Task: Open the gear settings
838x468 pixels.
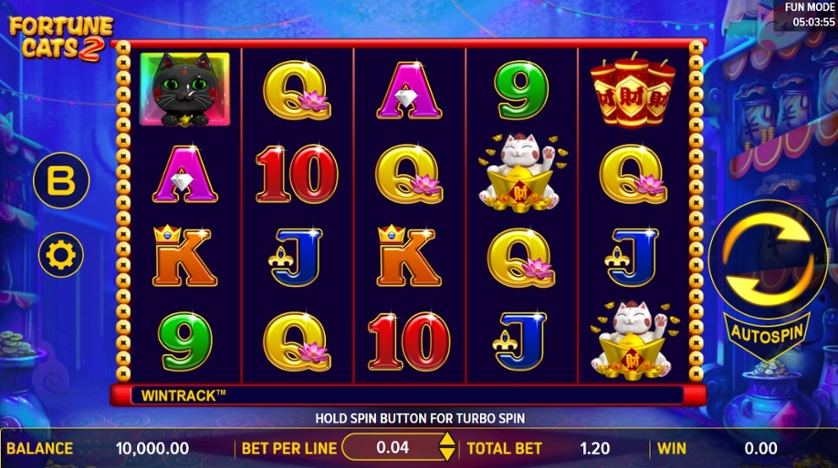Action: pos(61,255)
